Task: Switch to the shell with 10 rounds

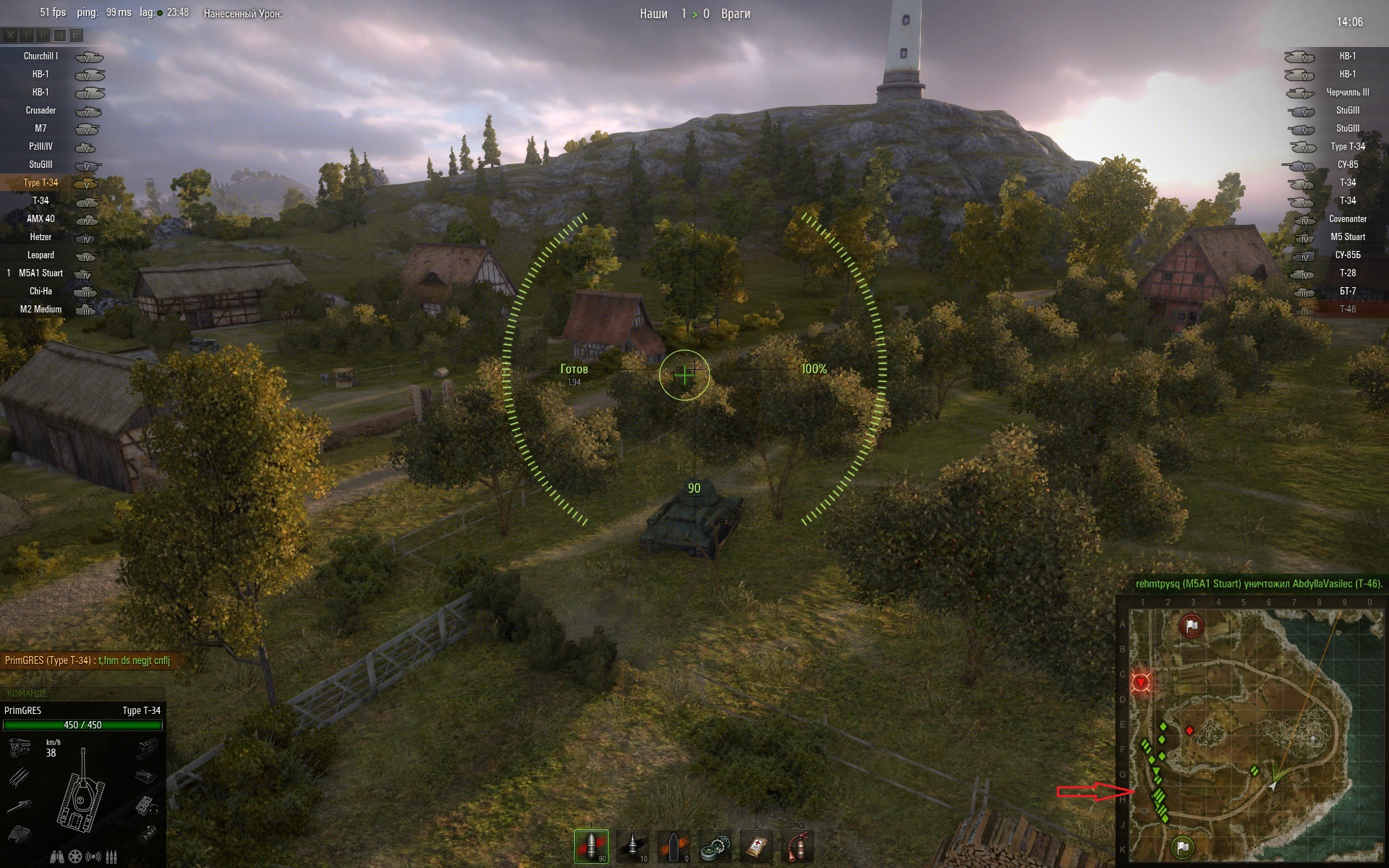Action: pos(633,846)
